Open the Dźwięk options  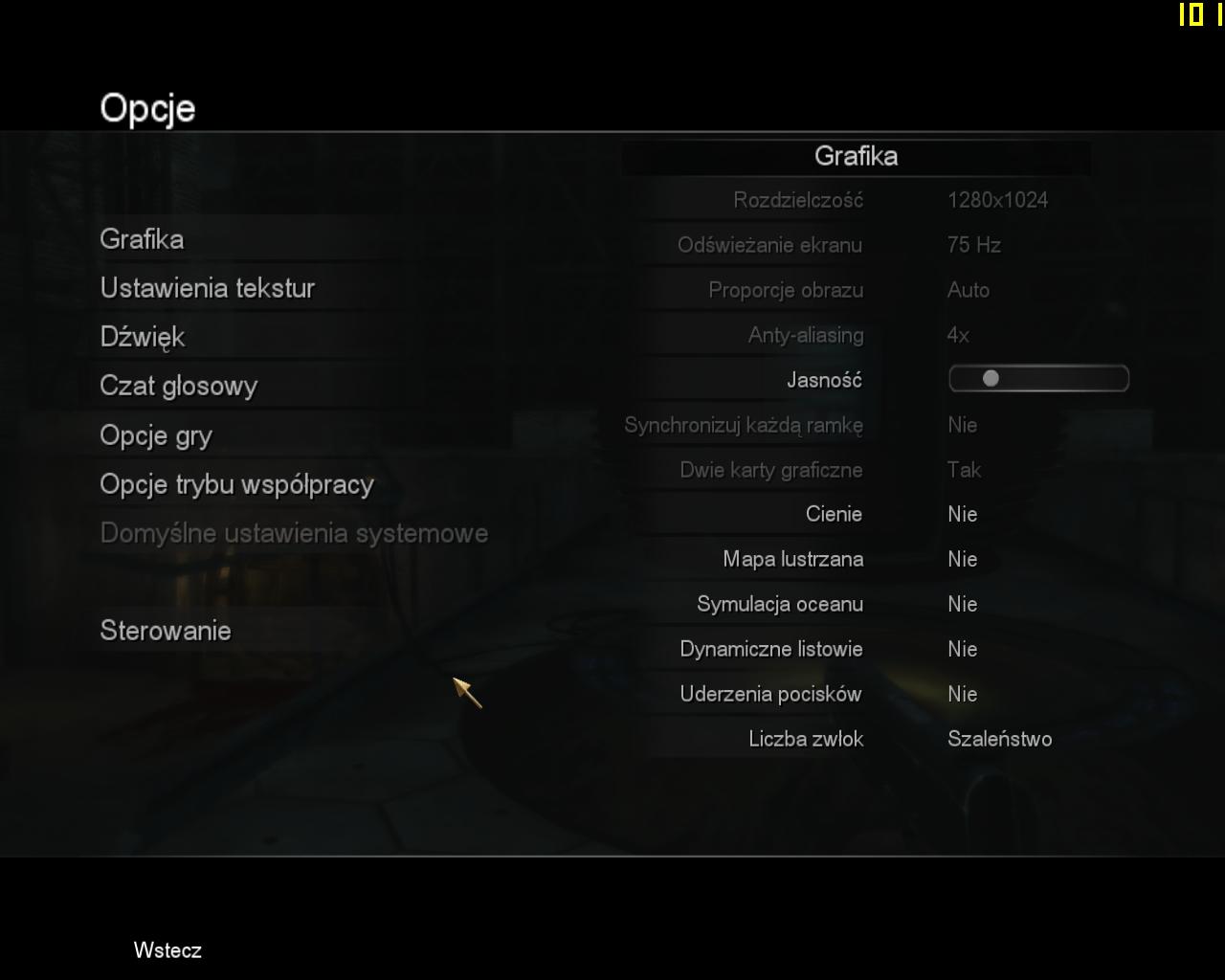tap(143, 337)
